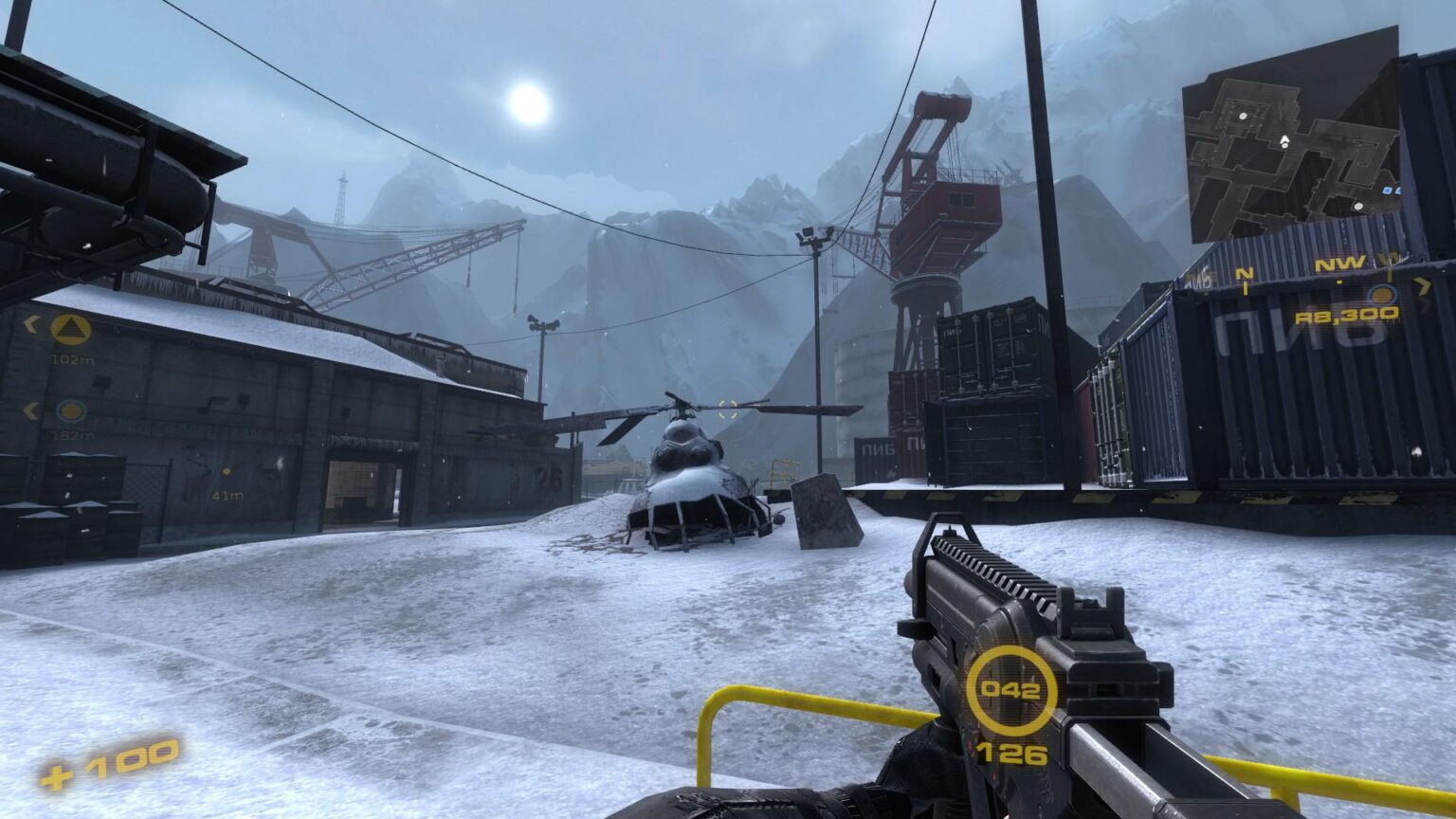Select the small waypoint dot labeled 41m
The image size is (1456, 819).
point(226,471)
